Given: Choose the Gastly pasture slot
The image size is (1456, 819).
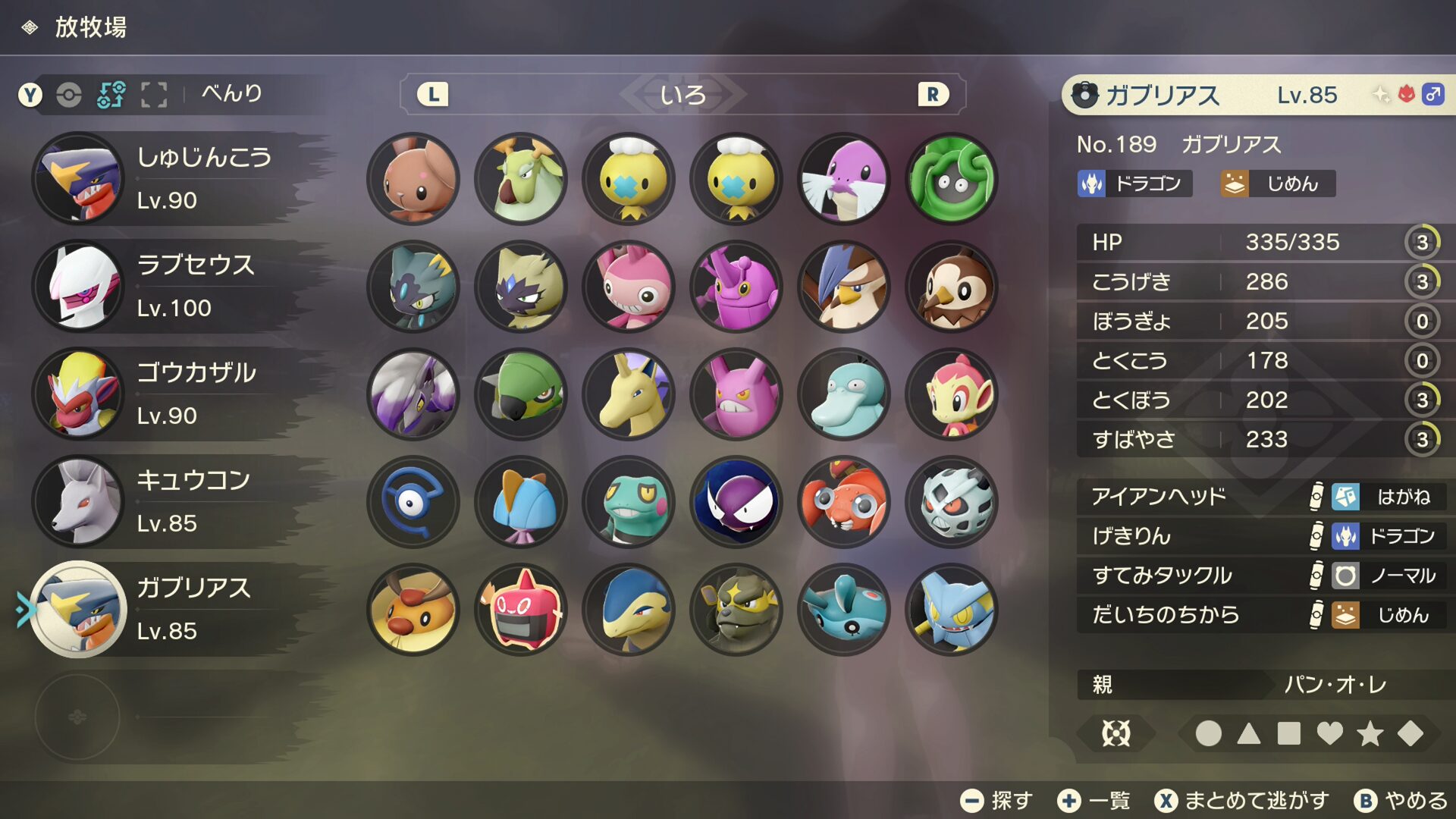Looking at the screenshot, I should 736,502.
